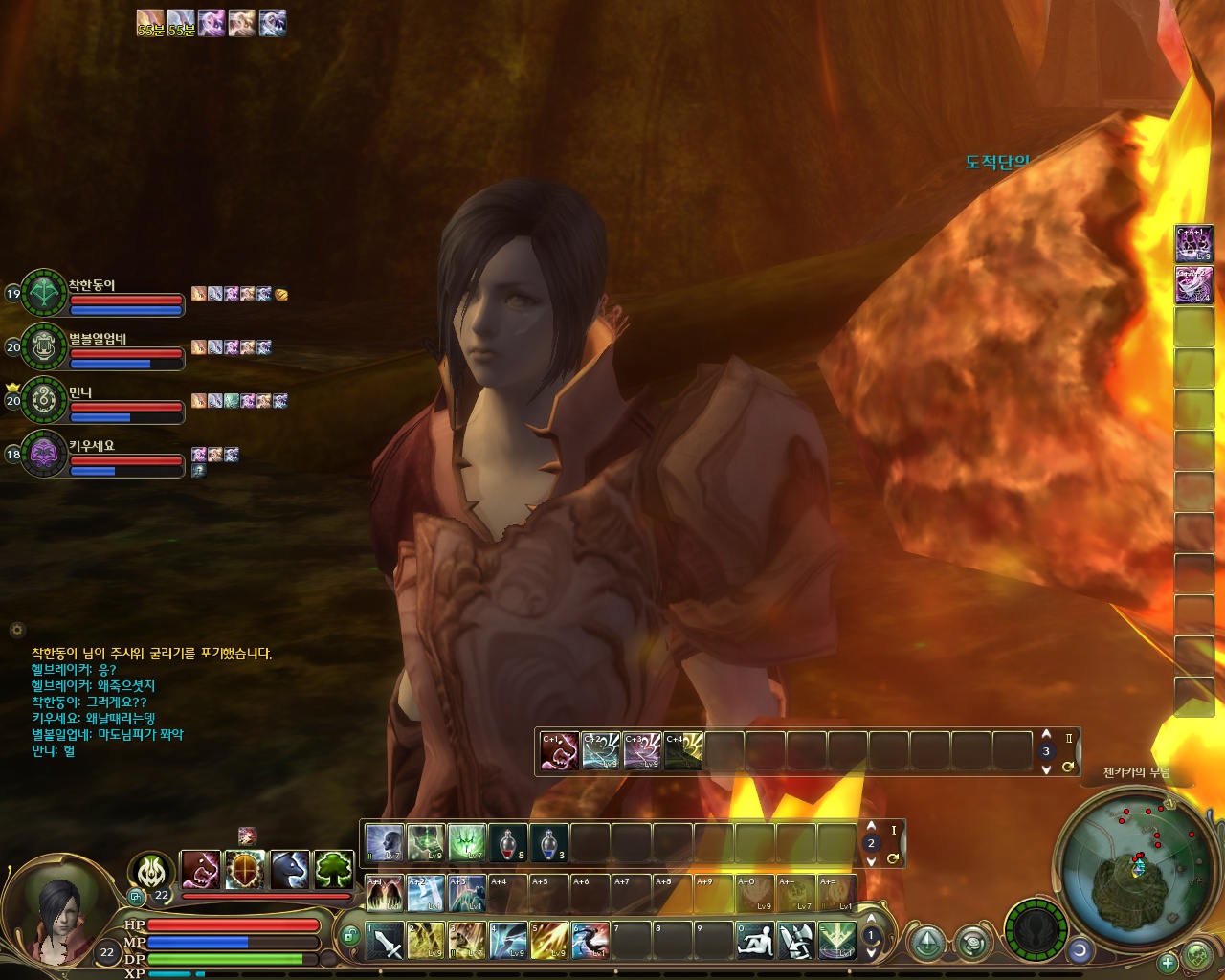Click the green upward-arrow menu orb
Viewport: 1225px width, 980px height.
tap(926, 943)
